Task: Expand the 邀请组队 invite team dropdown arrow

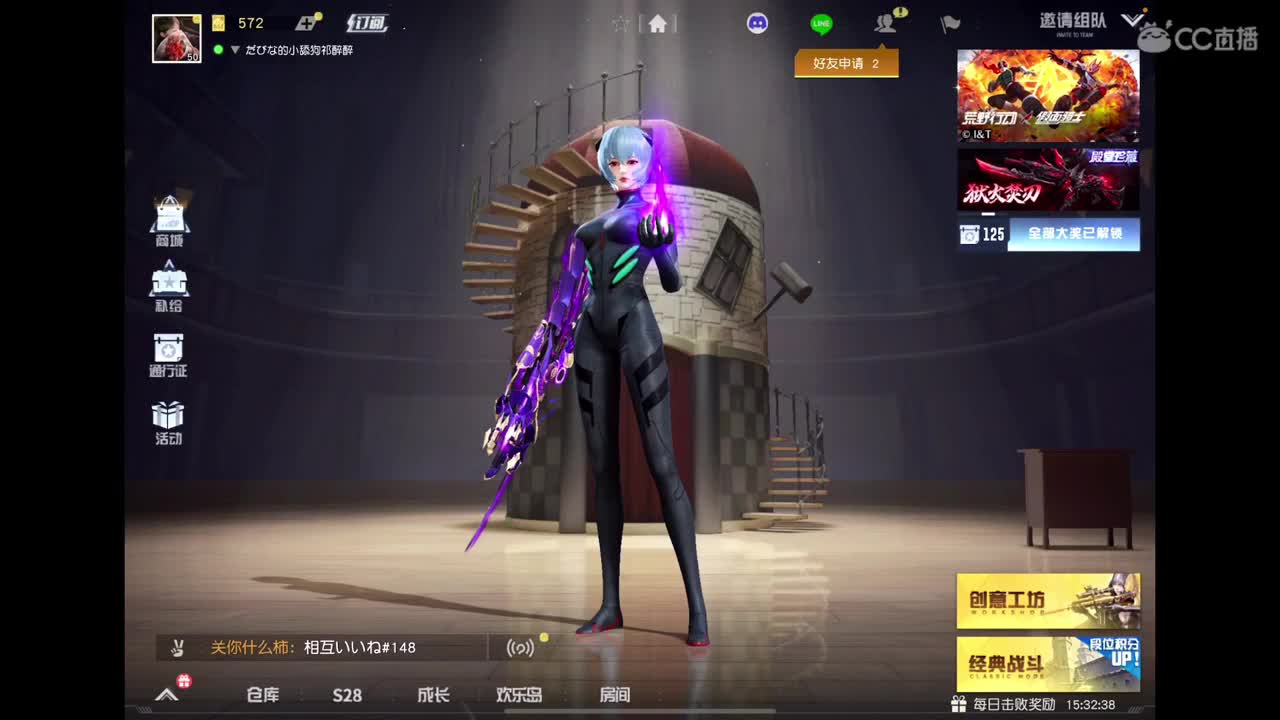Action: click(1133, 19)
